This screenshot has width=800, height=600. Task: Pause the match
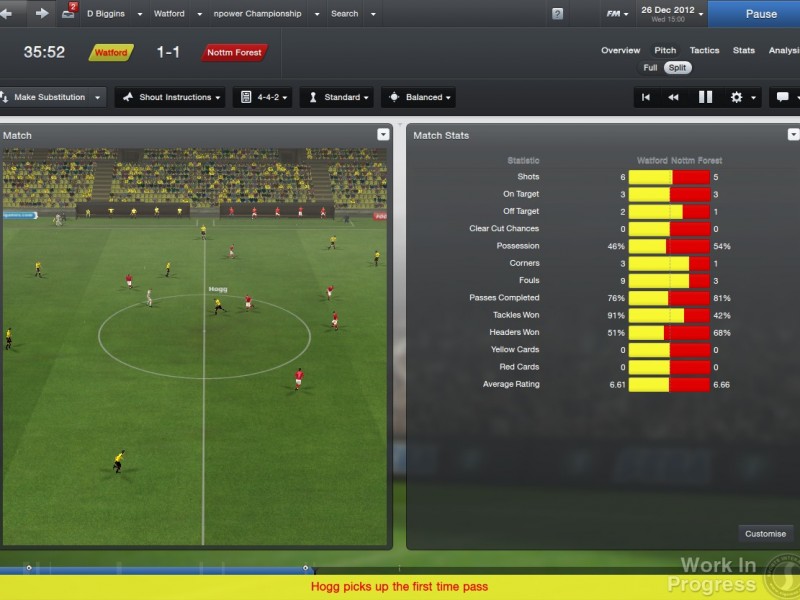[761, 14]
